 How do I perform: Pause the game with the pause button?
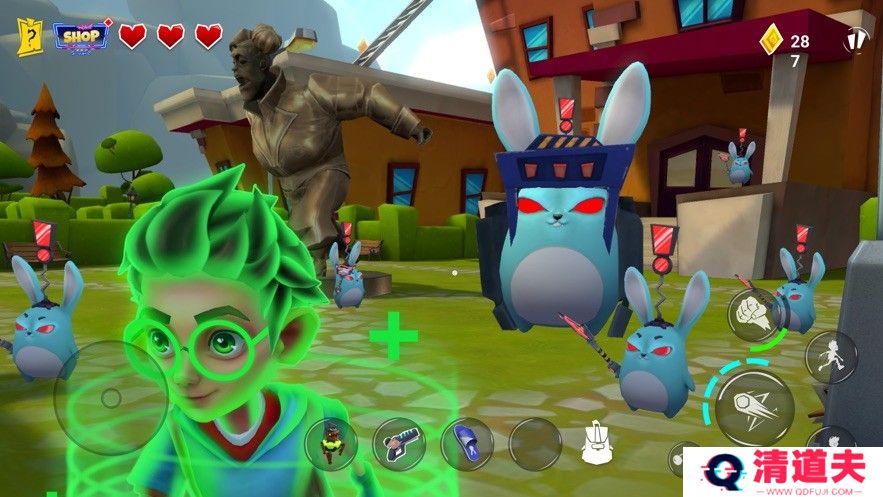(856, 41)
